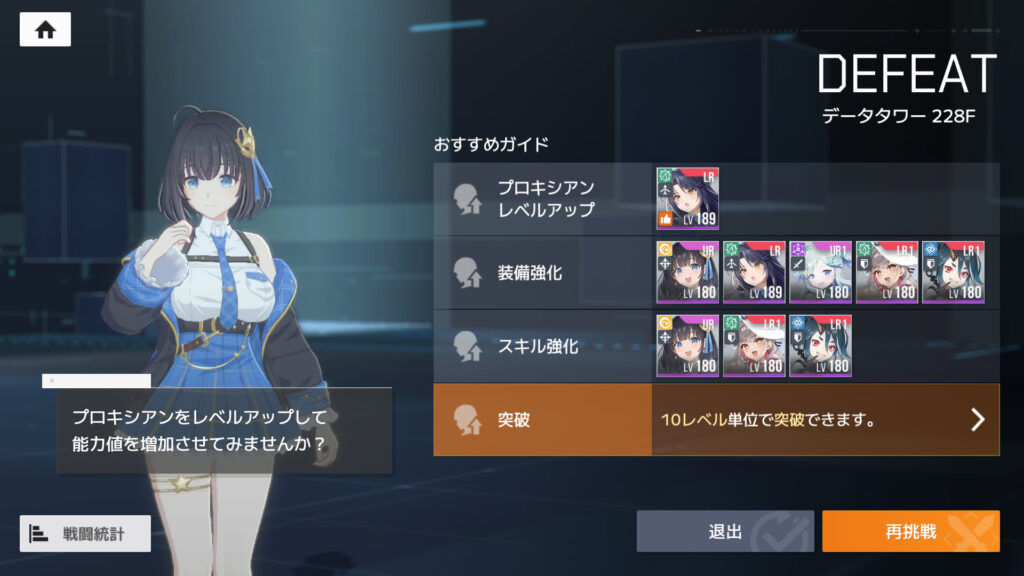Image resolution: width=1024 pixels, height=576 pixels.
Task: Select the LV 189 character in level-up row
Action: (x=687, y=199)
